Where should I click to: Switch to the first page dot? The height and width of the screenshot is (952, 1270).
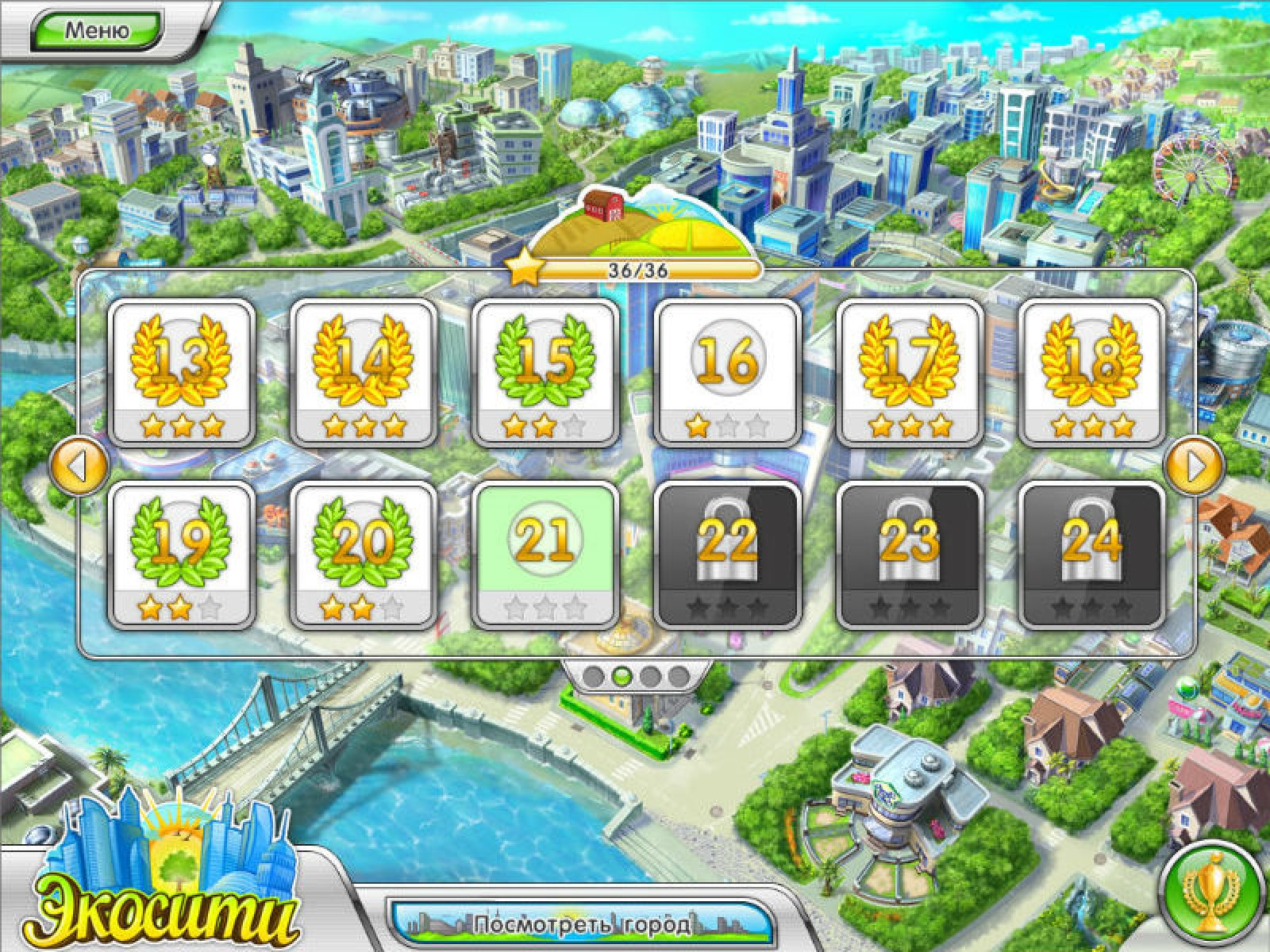click(x=593, y=676)
